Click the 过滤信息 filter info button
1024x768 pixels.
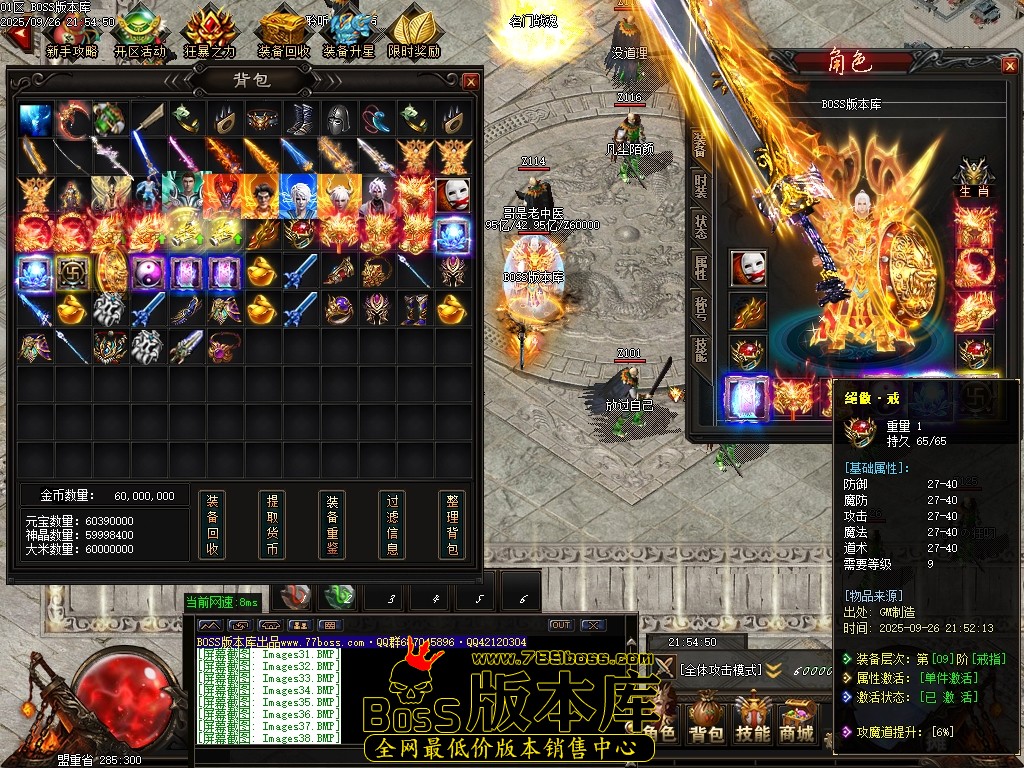click(392, 524)
